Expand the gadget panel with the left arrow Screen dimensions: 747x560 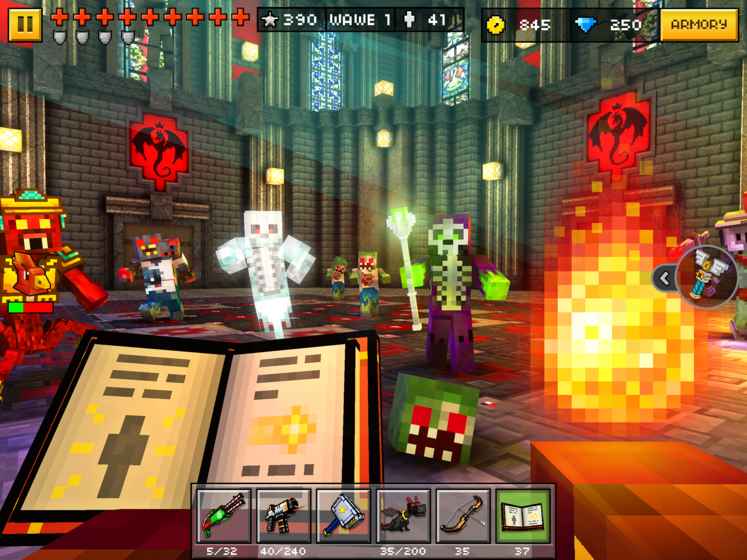click(x=664, y=279)
